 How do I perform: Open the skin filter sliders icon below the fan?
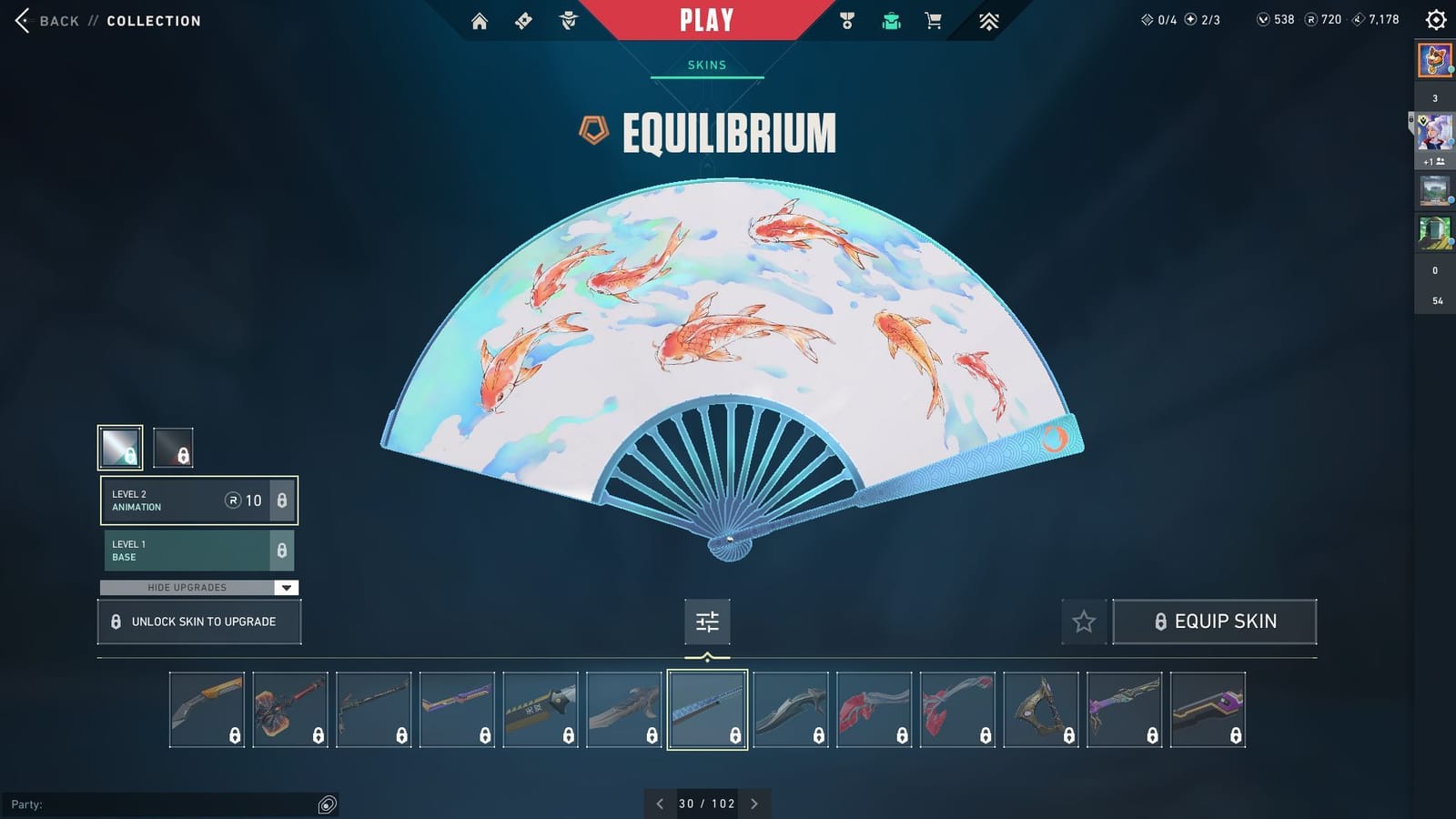coord(707,622)
